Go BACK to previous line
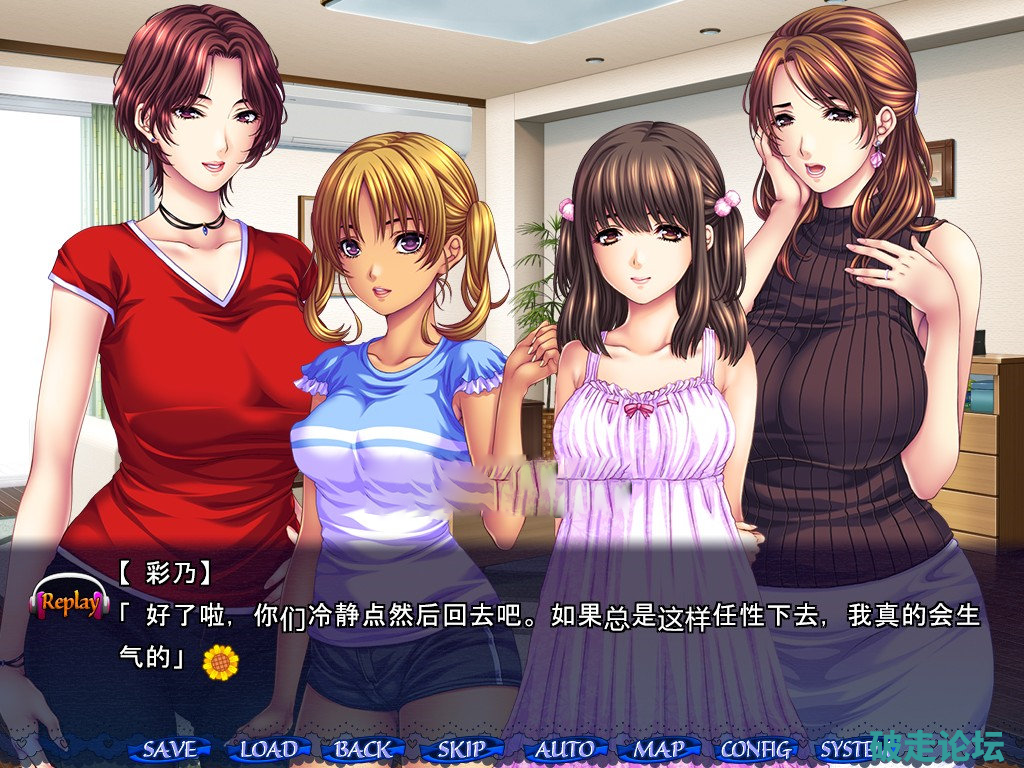This screenshot has width=1024, height=768. point(363,748)
